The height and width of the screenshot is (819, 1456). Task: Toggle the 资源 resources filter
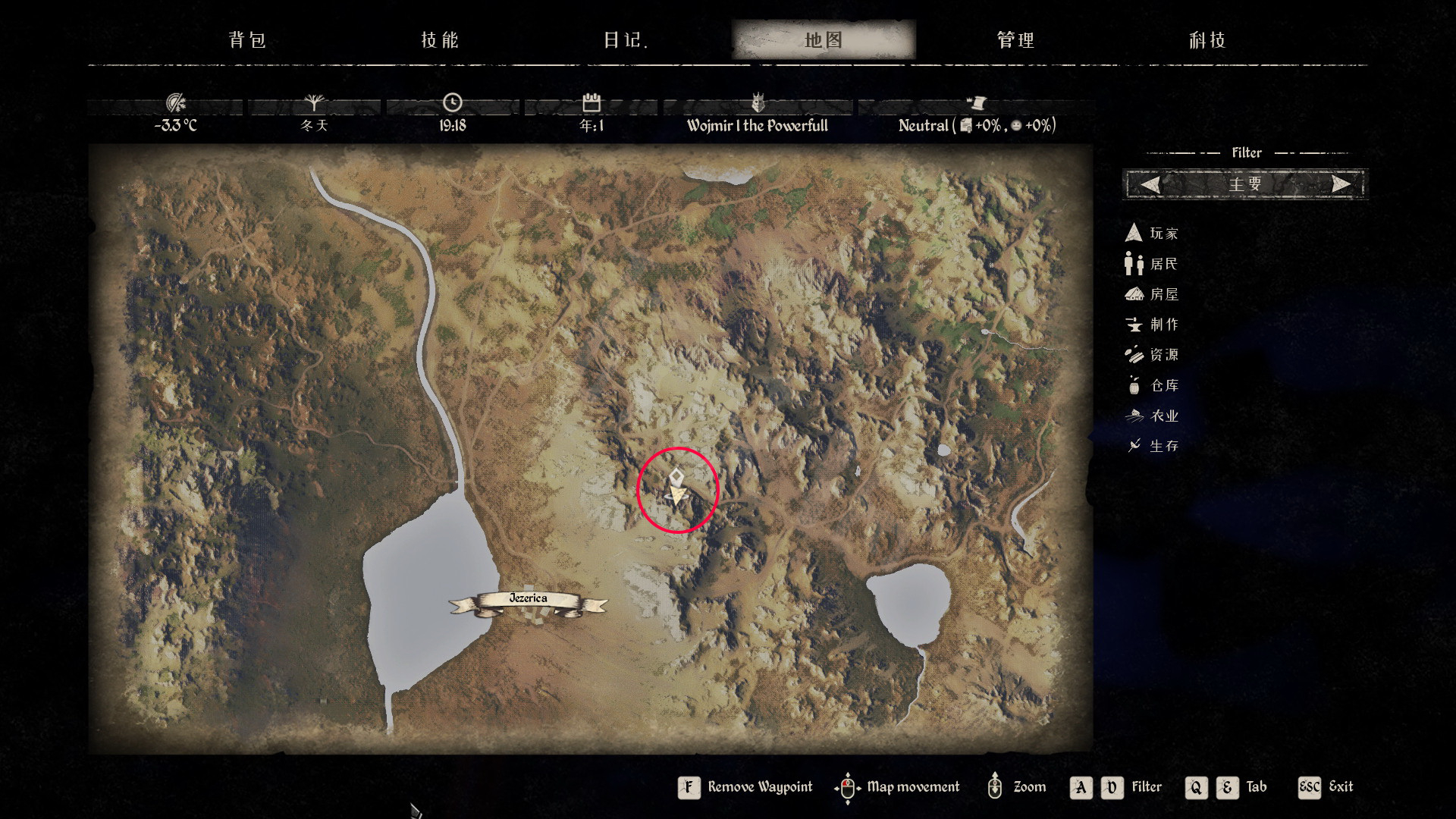pos(1152,355)
